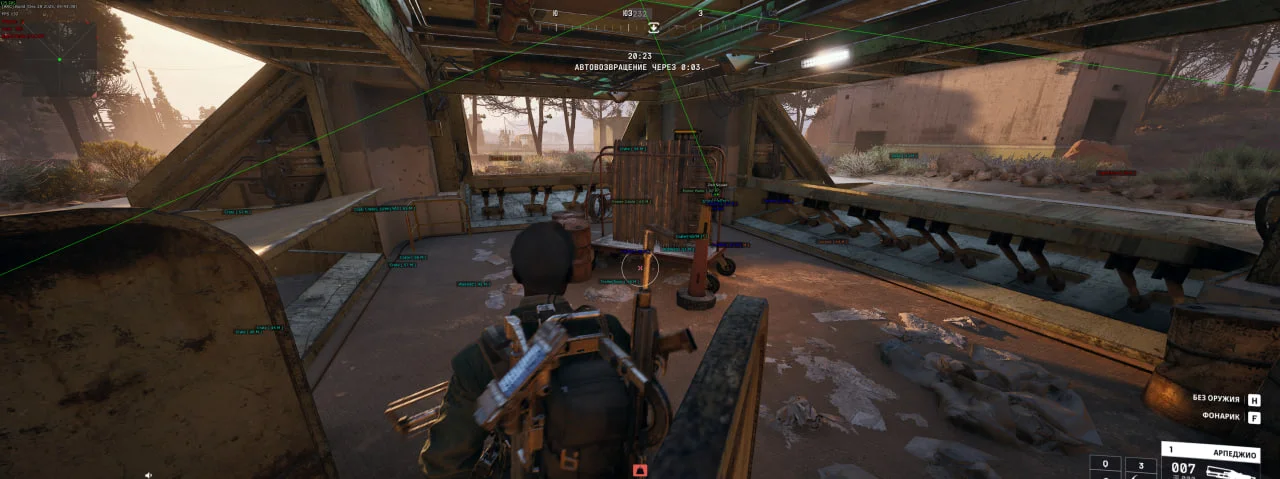
Task: Click the speaker voice icon
Action: 149,474
